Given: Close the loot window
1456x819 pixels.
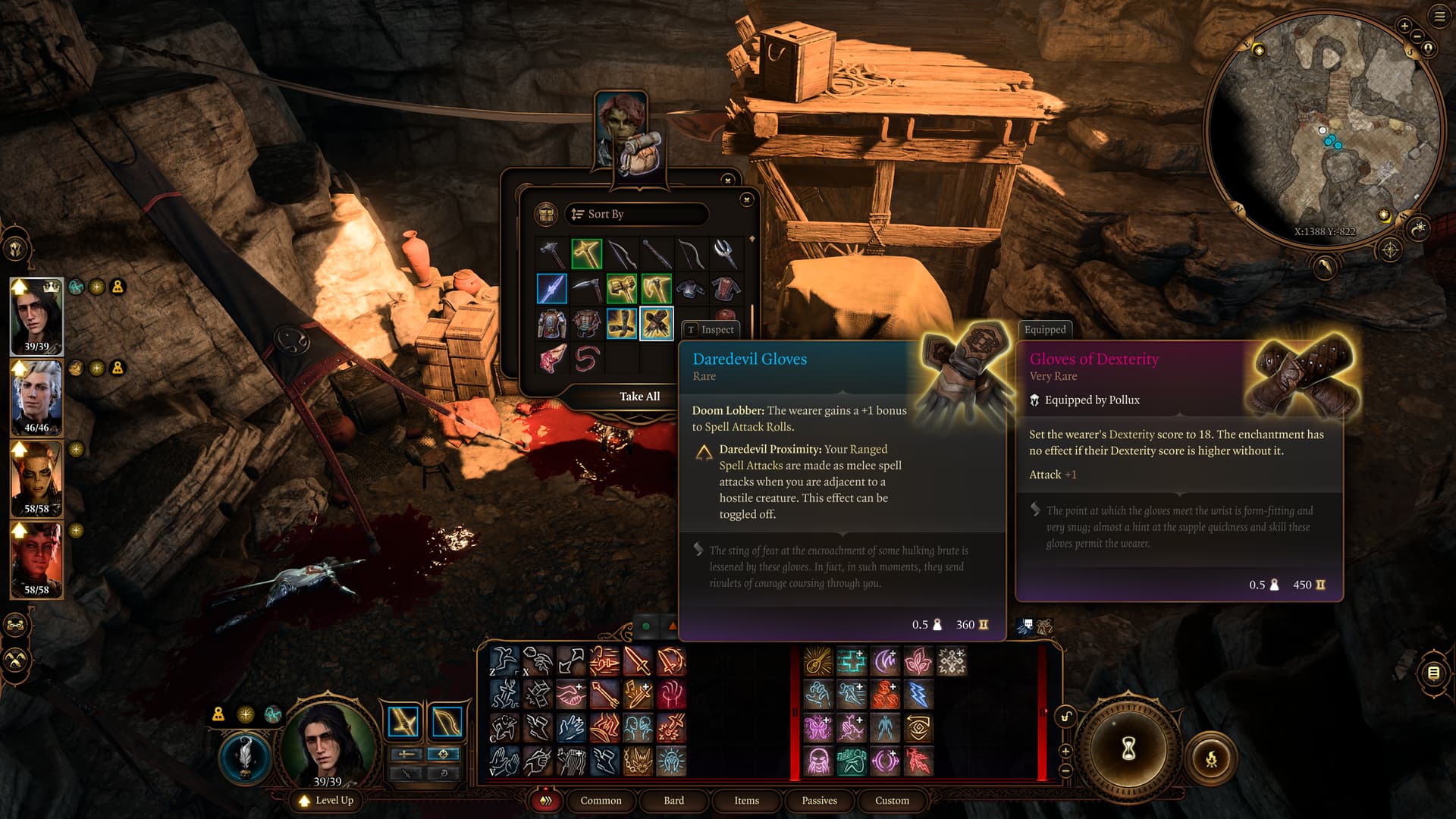Looking at the screenshot, I should tap(746, 199).
